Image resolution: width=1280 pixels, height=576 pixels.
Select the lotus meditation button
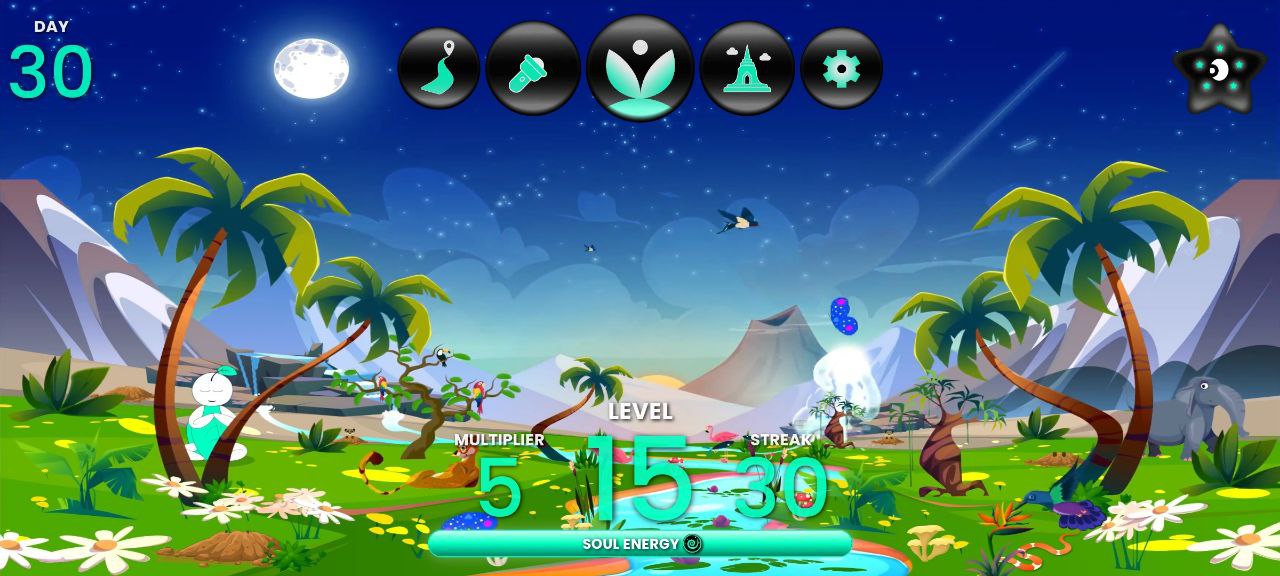click(640, 68)
